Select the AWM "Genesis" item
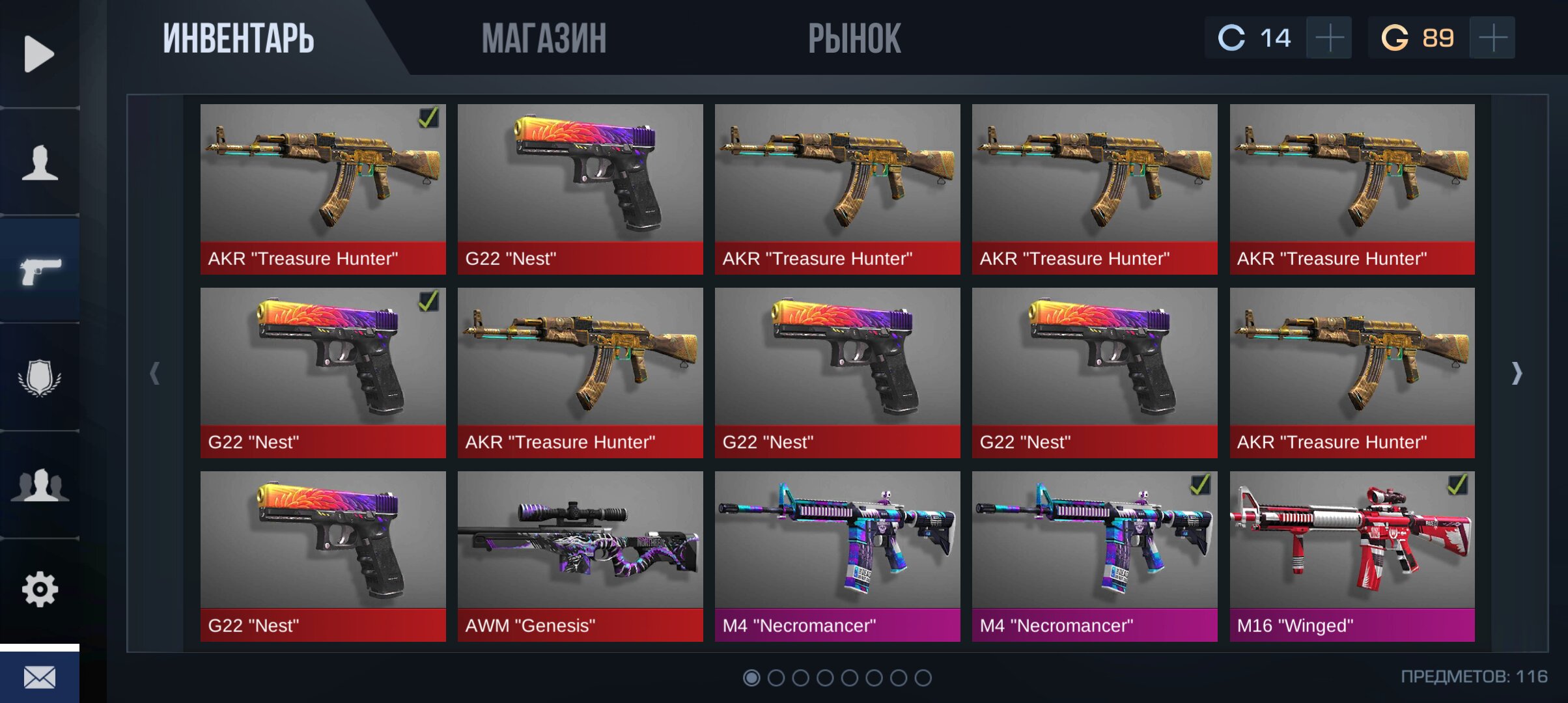 [580, 557]
